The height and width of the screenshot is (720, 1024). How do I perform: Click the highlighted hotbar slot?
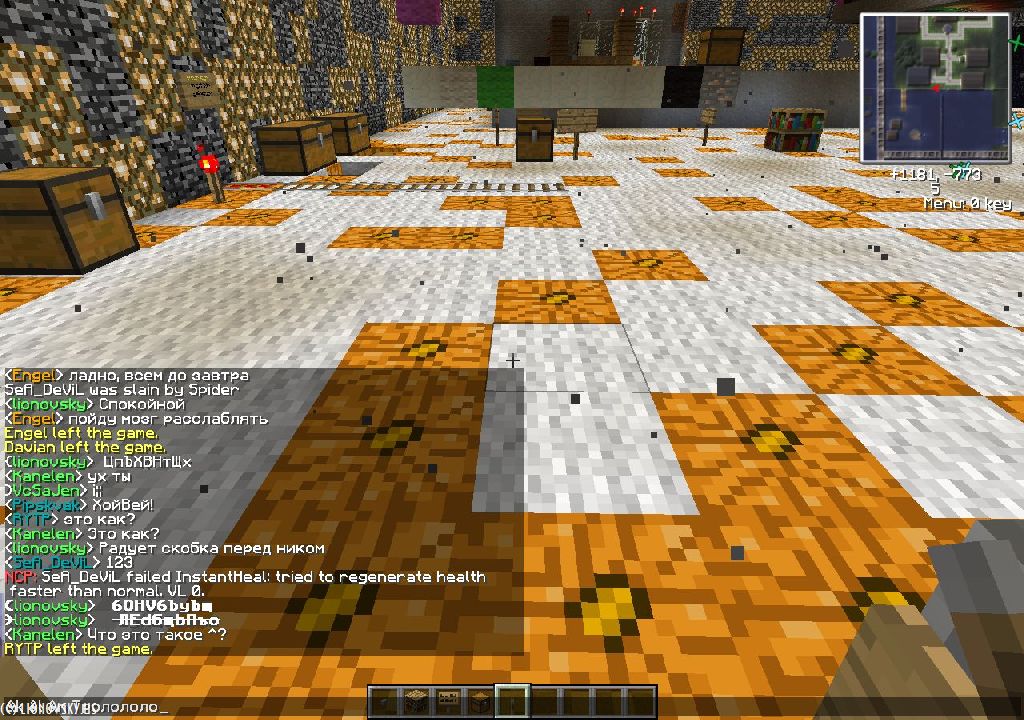[513, 701]
